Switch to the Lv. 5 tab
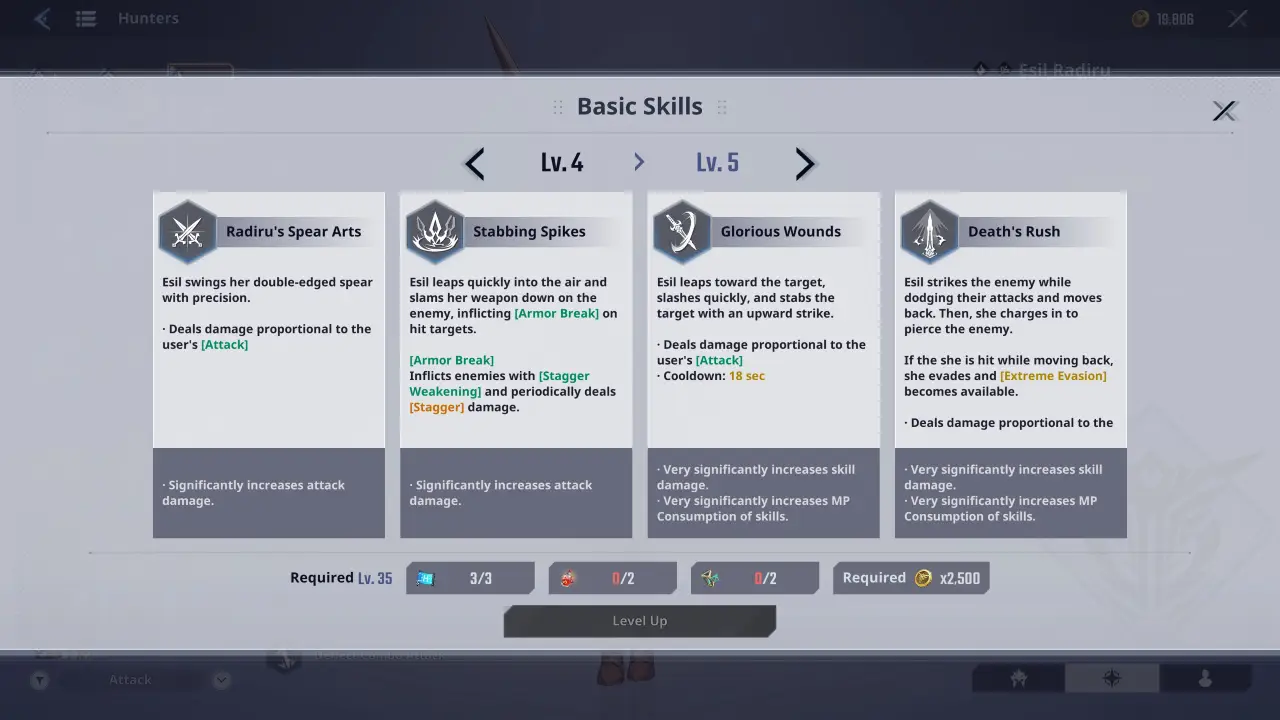Screen dimensions: 1280x720 click(717, 162)
